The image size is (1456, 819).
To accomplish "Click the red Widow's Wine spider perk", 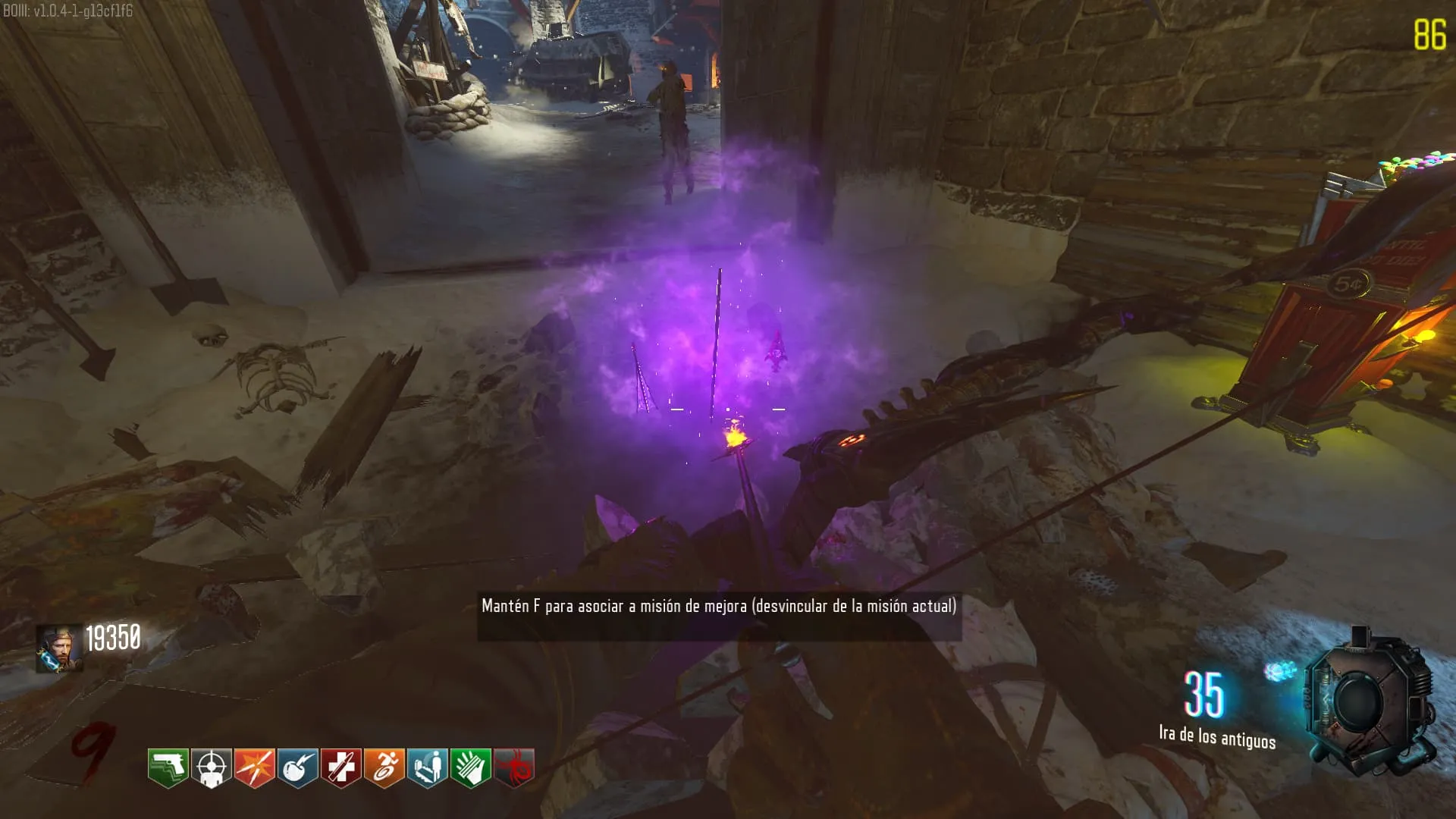I will point(514,768).
